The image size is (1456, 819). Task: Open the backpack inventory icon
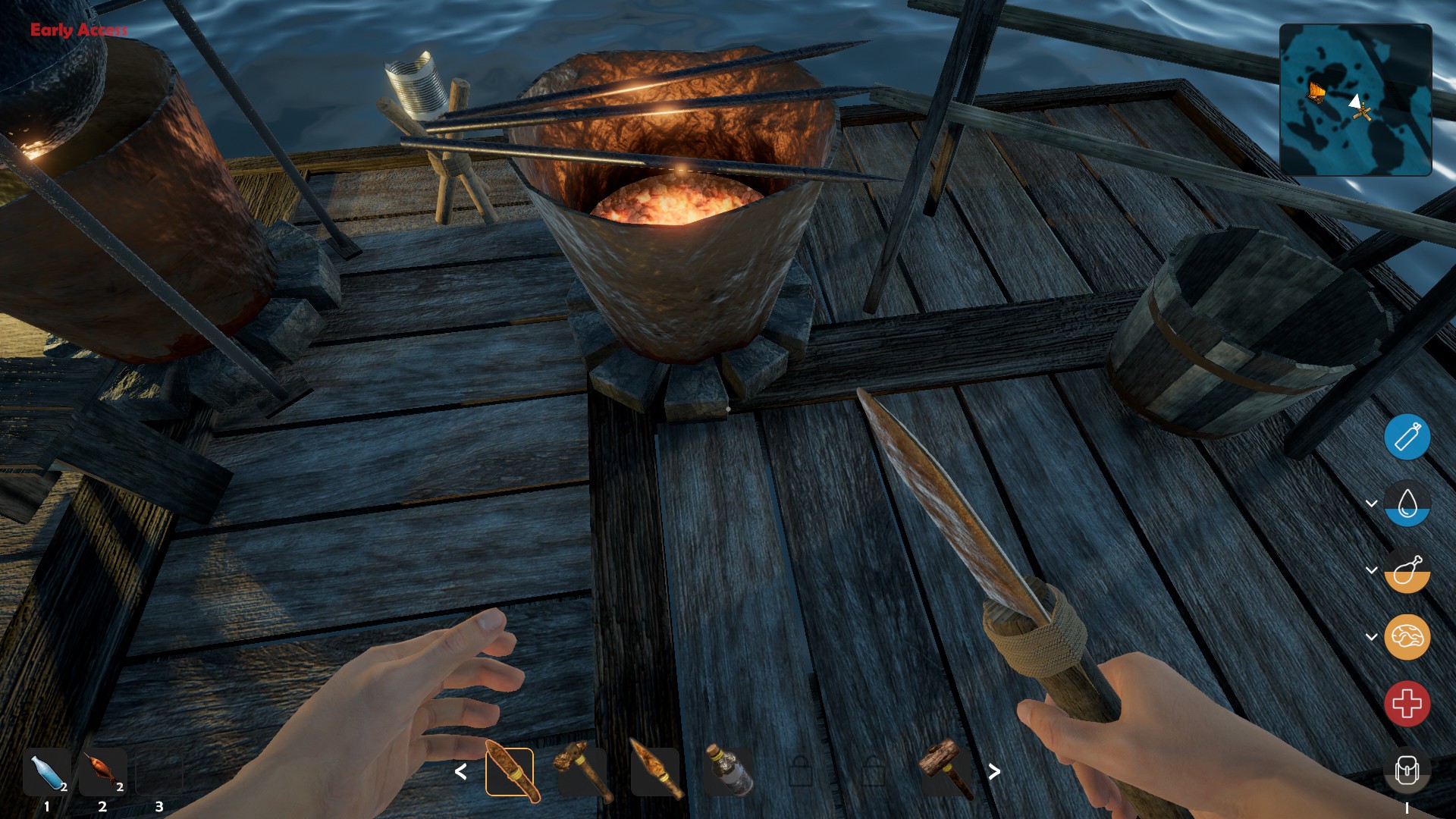pos(1407,771)
